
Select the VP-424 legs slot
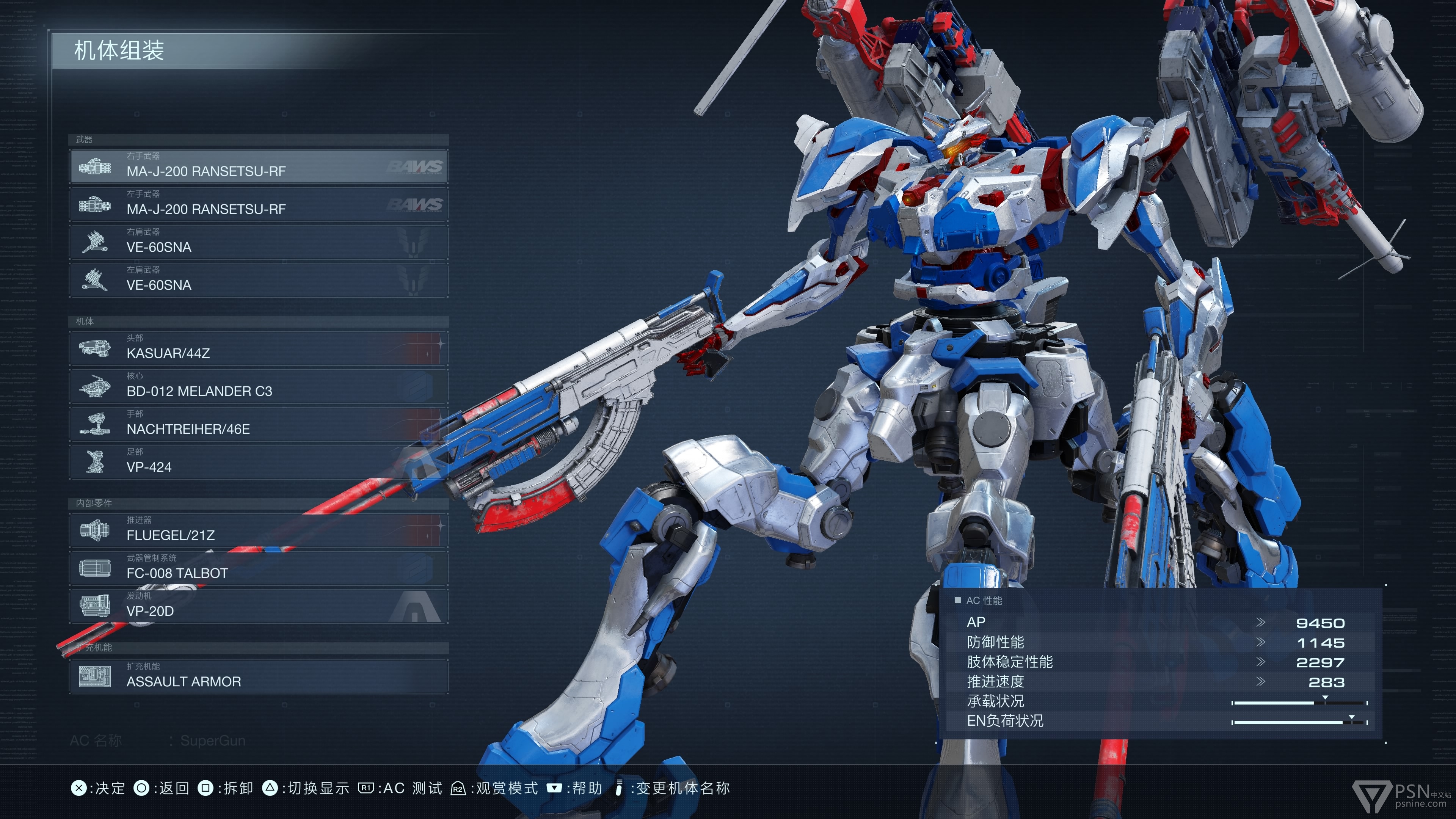(x=258, y=462)
